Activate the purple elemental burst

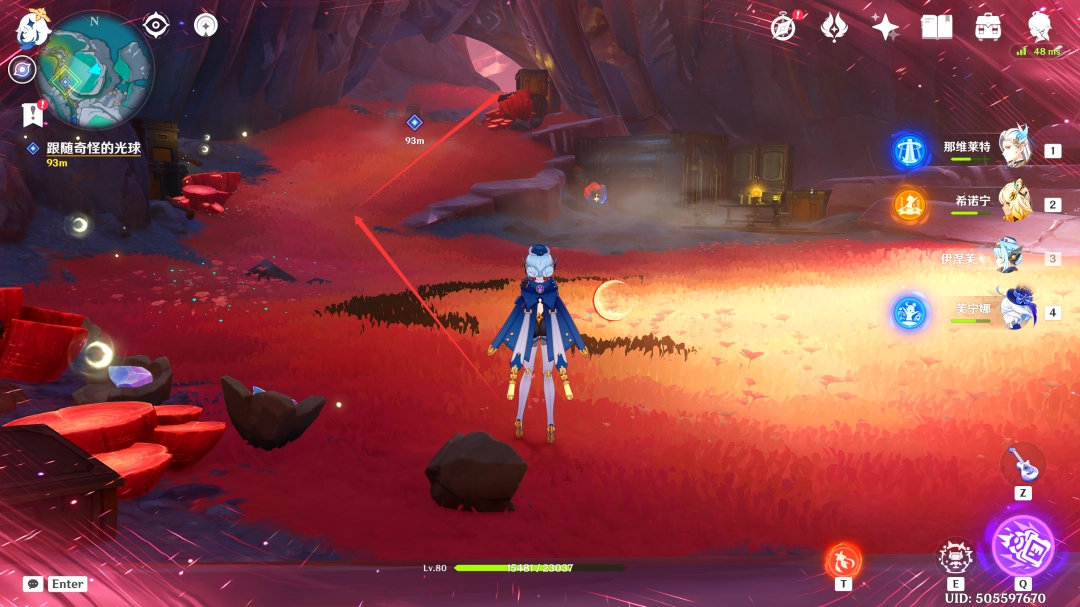1022,545
